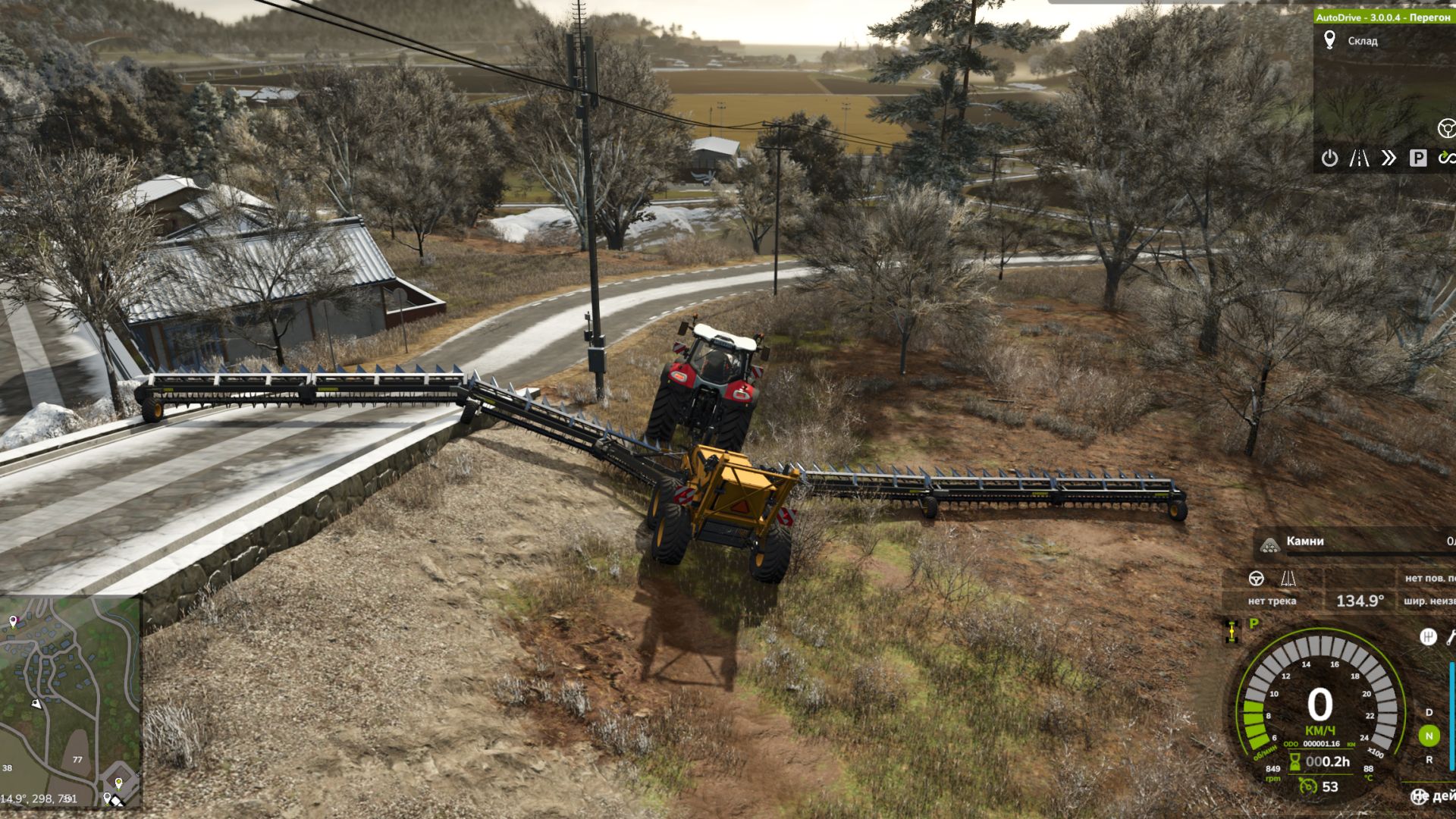
Task: Activate the AutoDrive parking P button
Action: coord(1417,158)
